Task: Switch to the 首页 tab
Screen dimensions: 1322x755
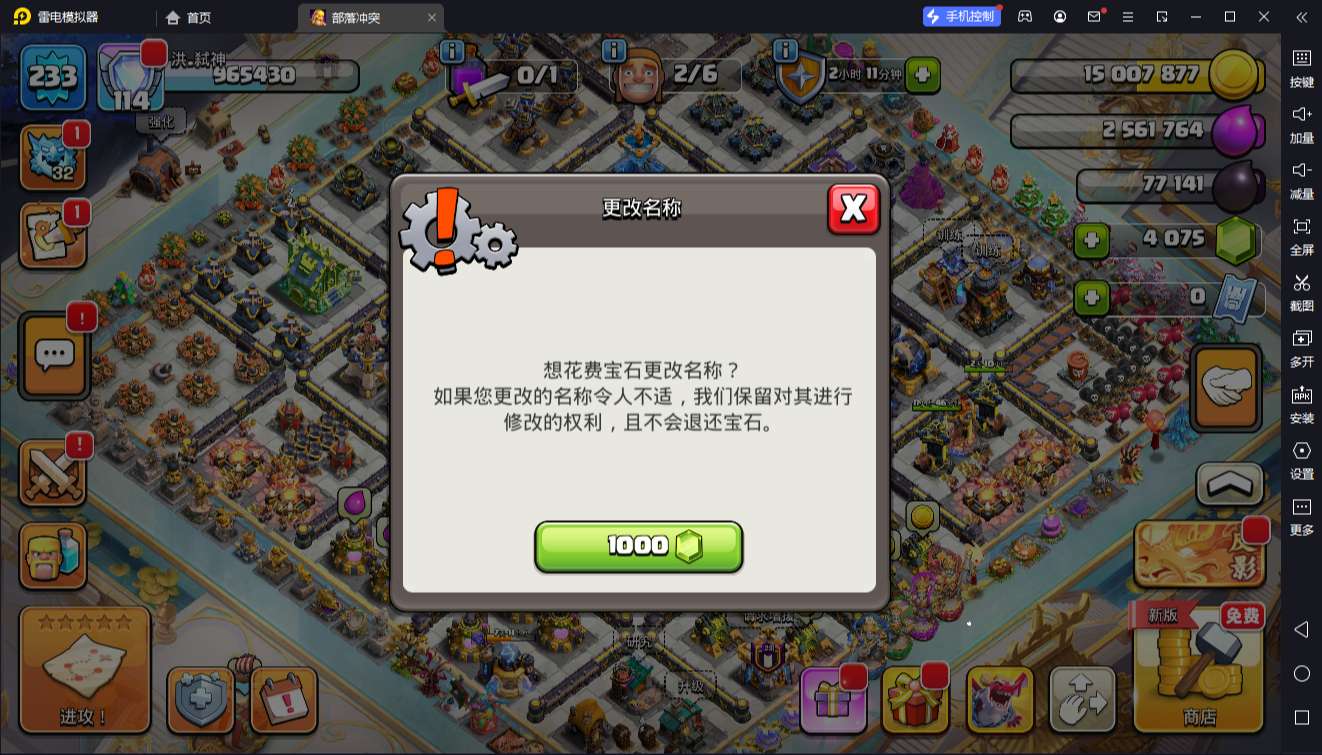Action: coord(187,17)
